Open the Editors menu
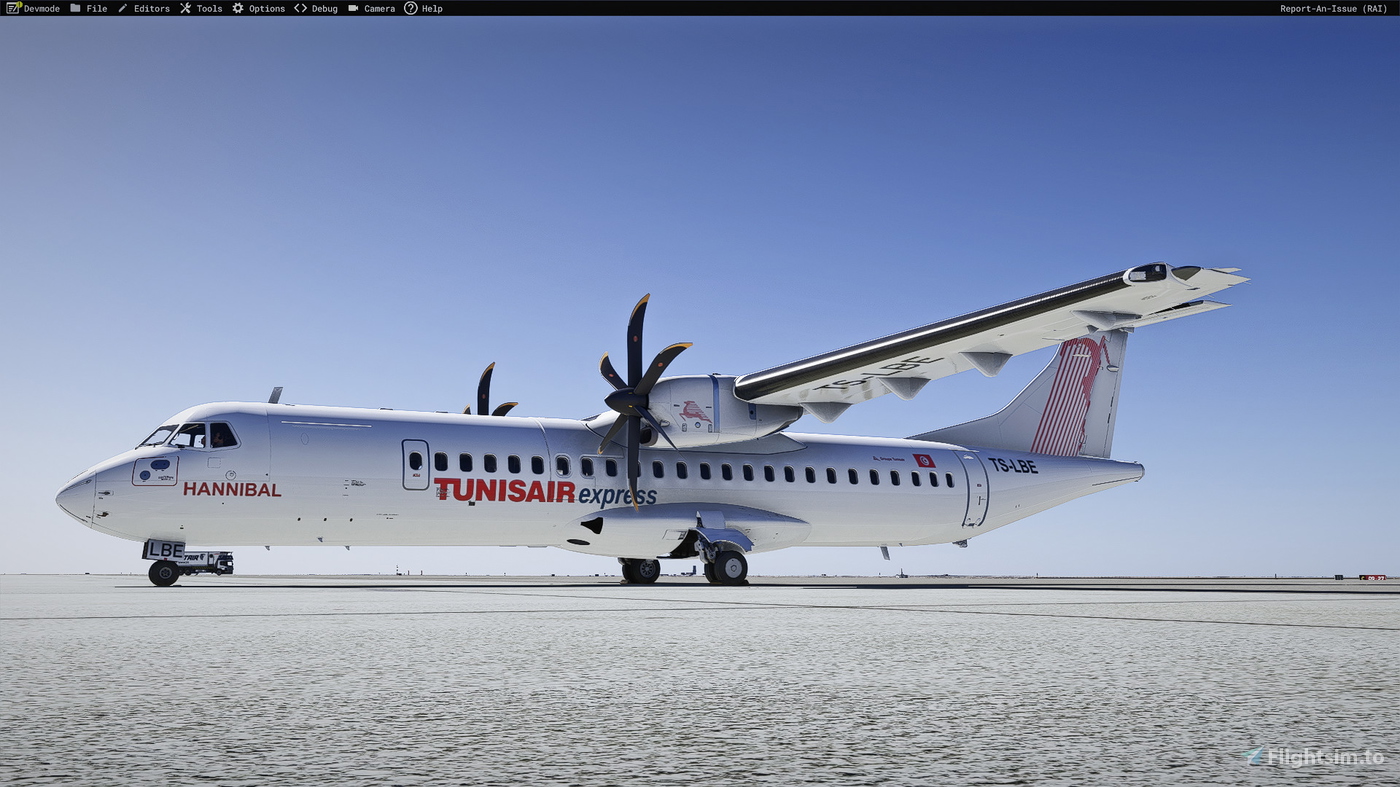The height and width of the screenshot is (787, 1400). coord(150,8)
